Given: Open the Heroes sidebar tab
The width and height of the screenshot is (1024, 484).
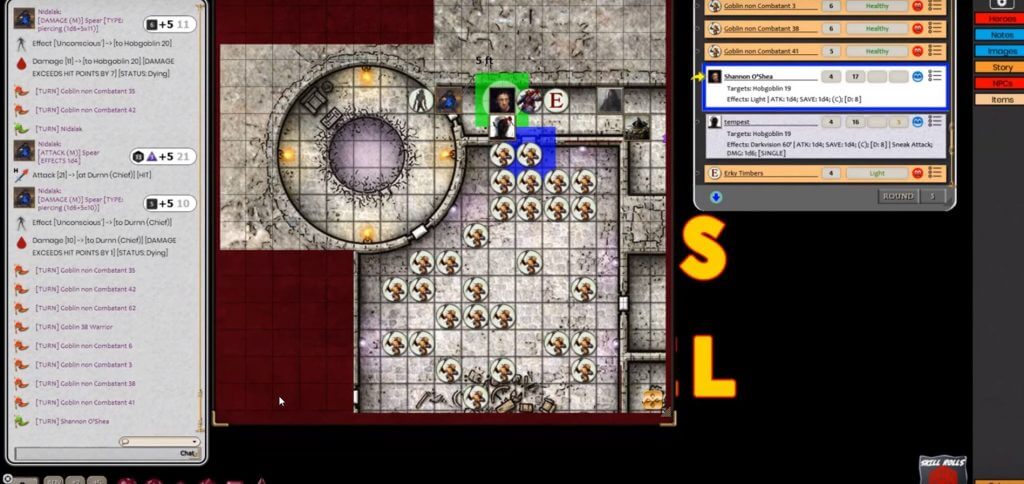Looking at the screenshot, I should [x=1002, y=19].
